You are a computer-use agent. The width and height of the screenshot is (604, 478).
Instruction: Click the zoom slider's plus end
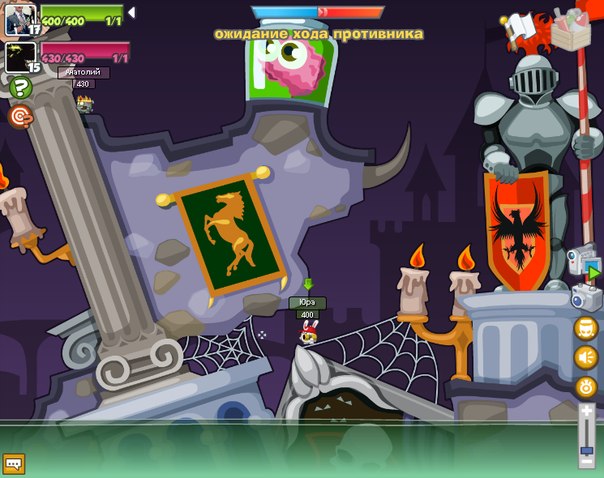(x=587, y=412)
